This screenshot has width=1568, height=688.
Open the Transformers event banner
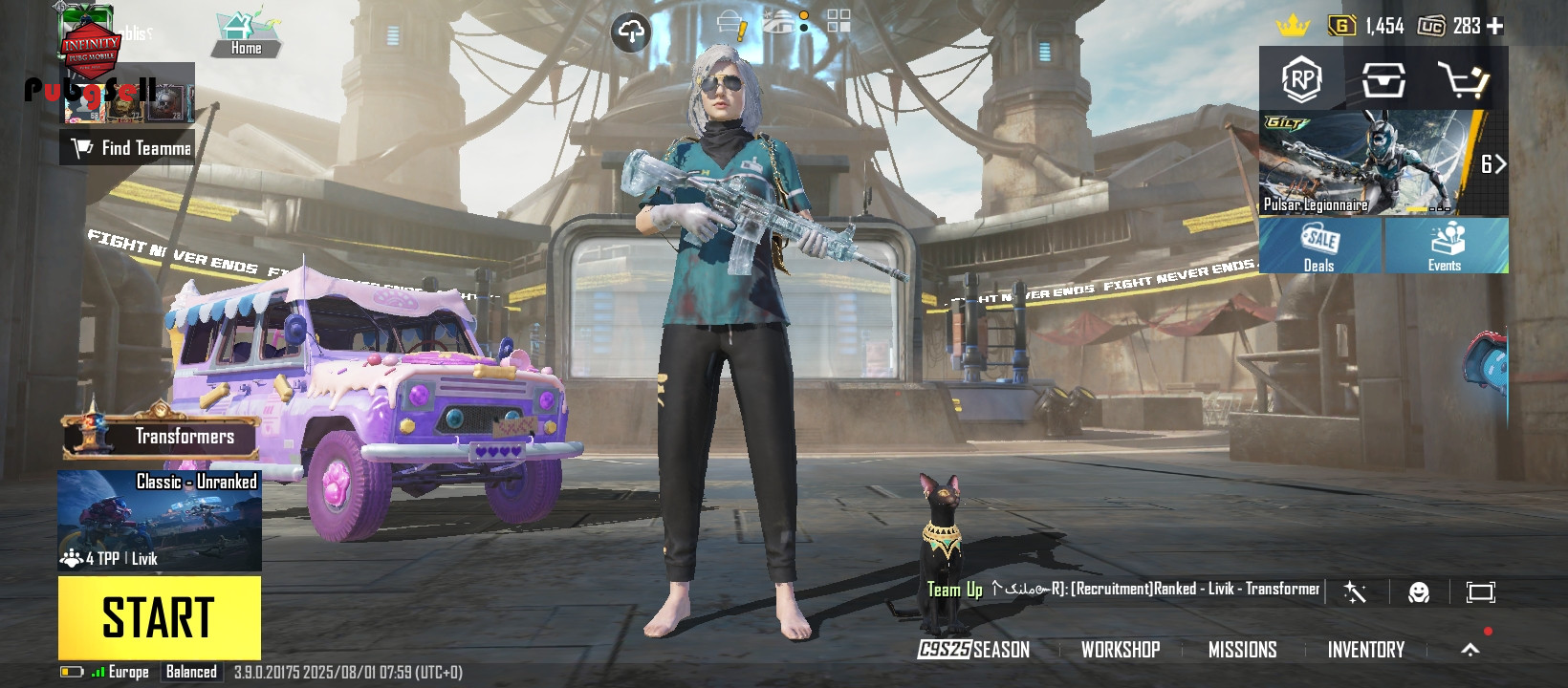point(161,437)
